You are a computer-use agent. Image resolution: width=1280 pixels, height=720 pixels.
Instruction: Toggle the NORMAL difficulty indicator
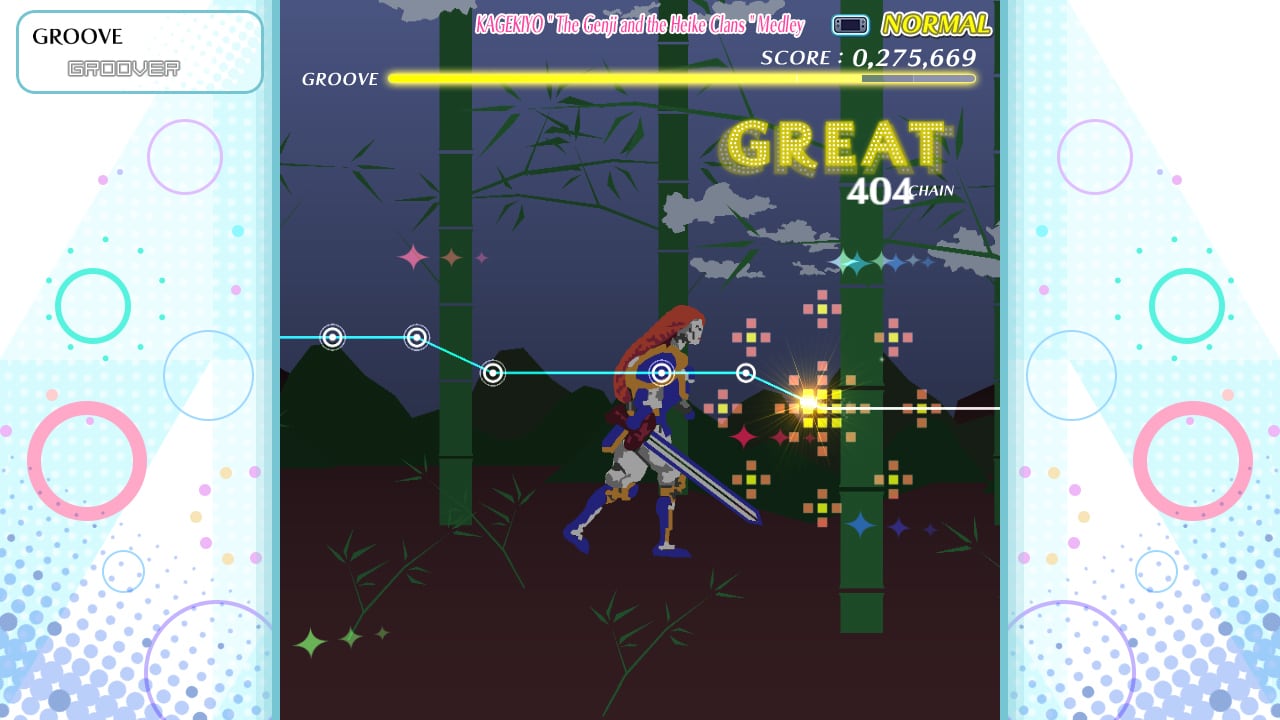tap(936, 24)
